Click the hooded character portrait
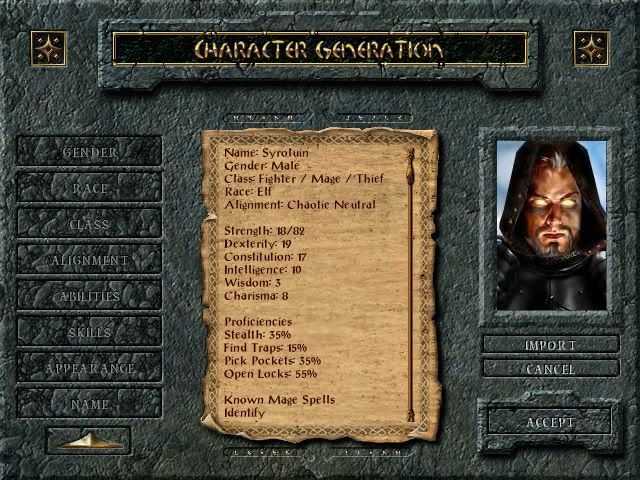The height and width of the screenshot is (480, 640). tap(551, 225)
